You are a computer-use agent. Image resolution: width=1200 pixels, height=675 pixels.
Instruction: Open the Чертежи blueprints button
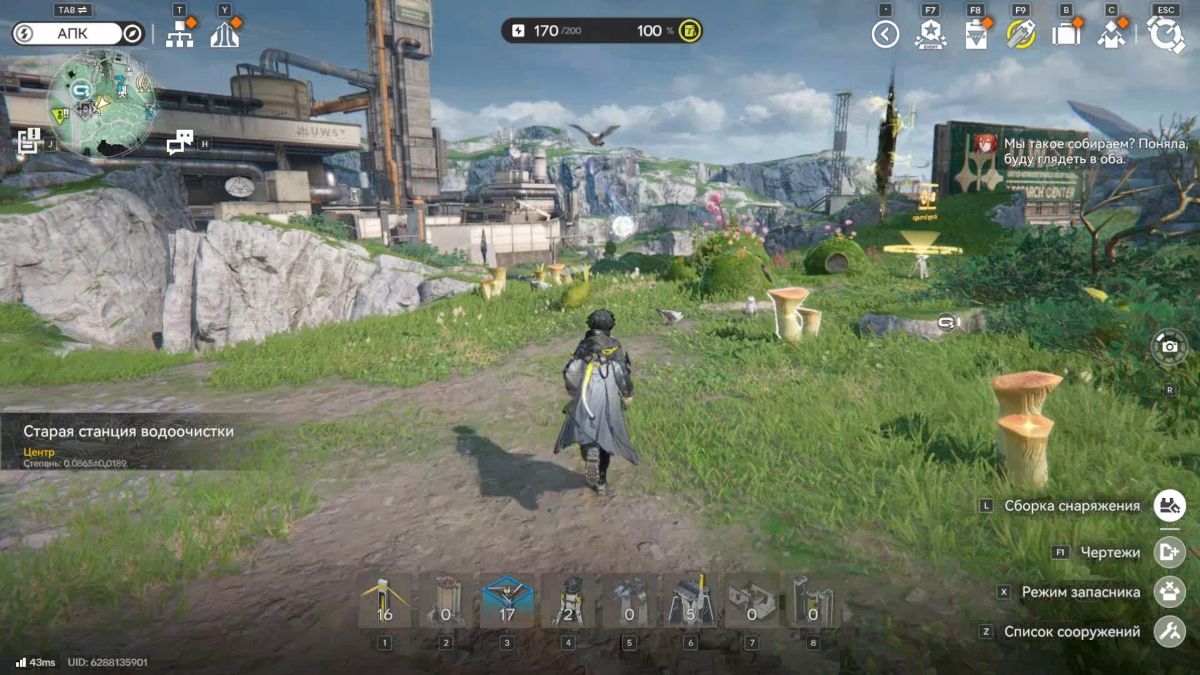(1169, 552)
